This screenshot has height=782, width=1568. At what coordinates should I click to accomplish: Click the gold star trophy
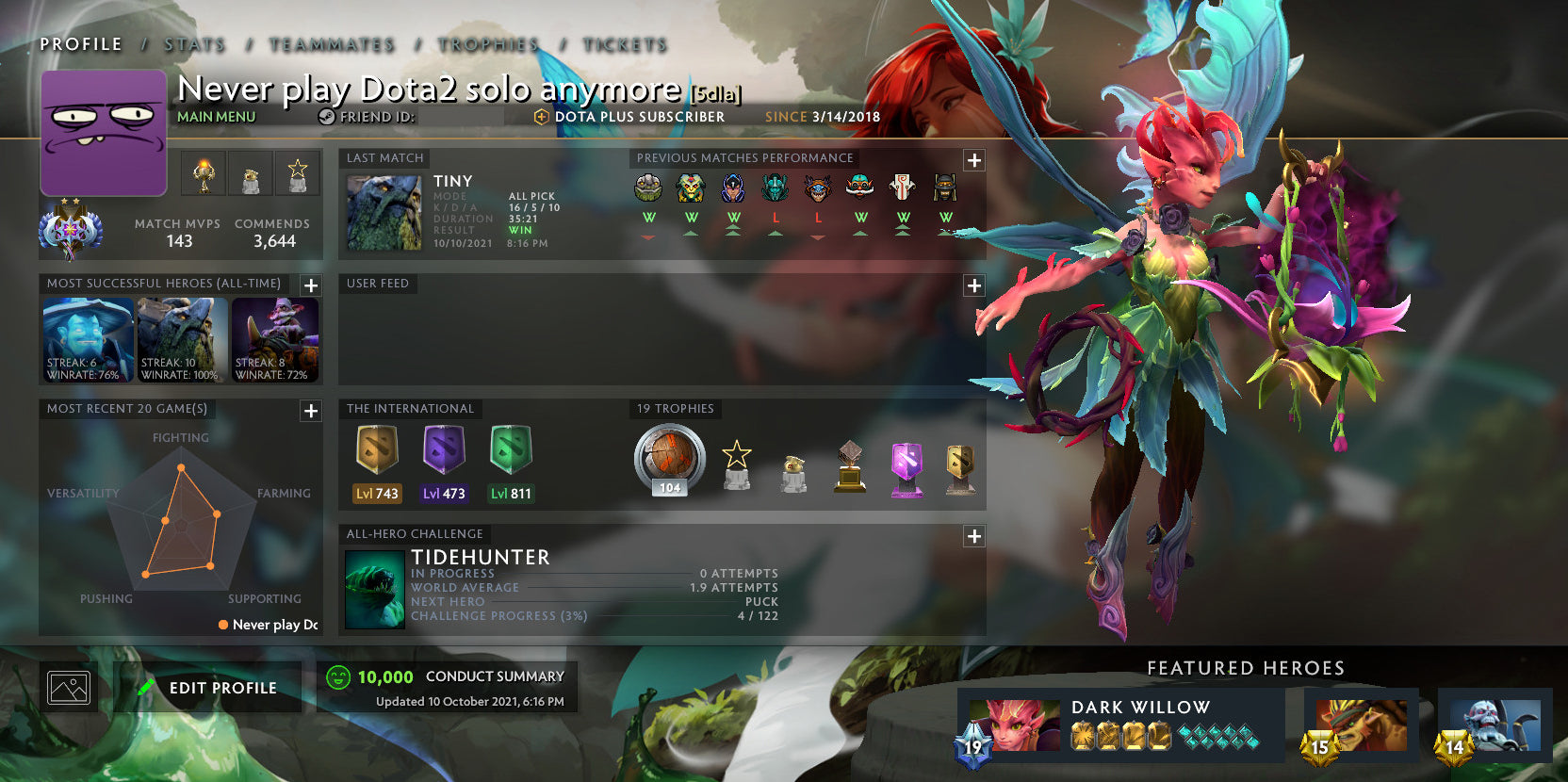737,464
